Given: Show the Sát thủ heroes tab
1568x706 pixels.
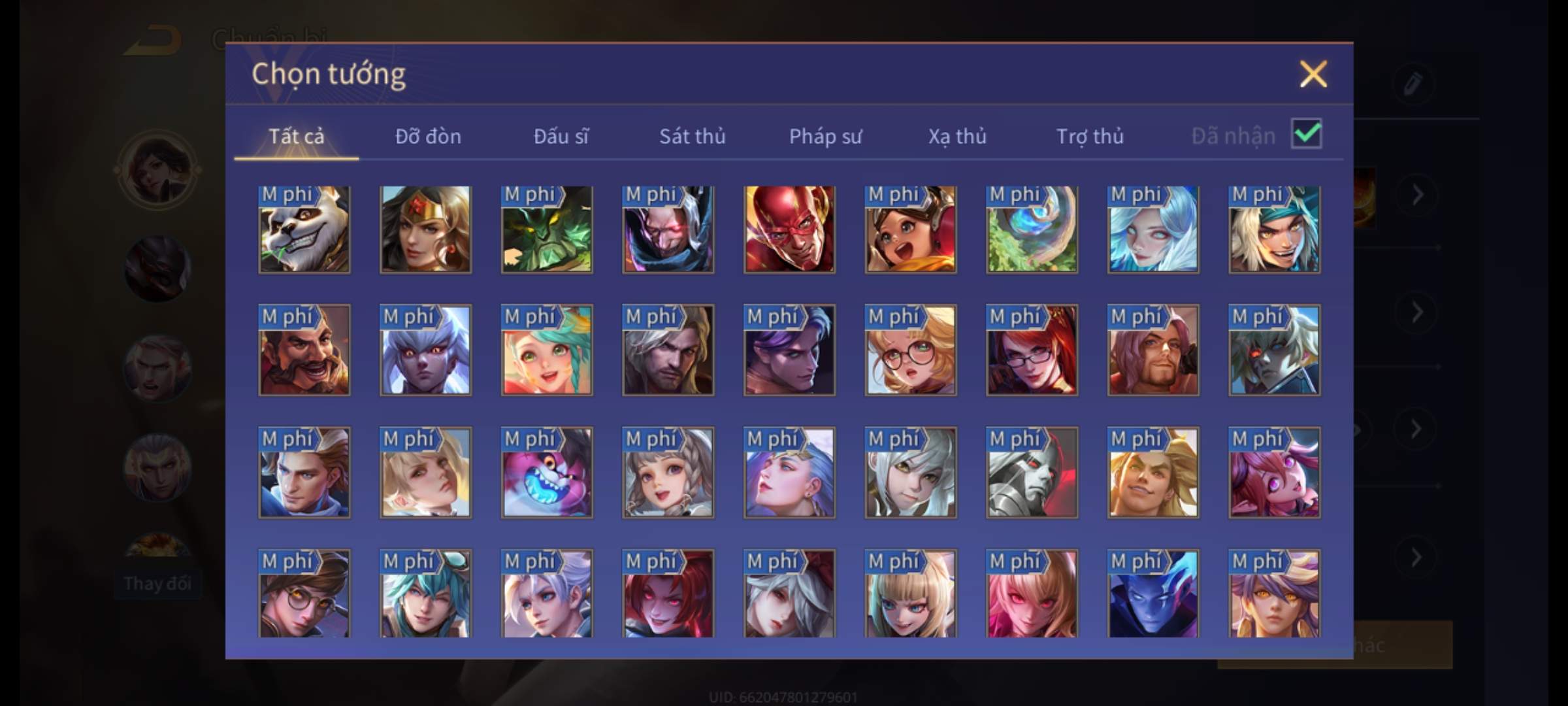Looking at the screenshot, I should coord(692,136).
